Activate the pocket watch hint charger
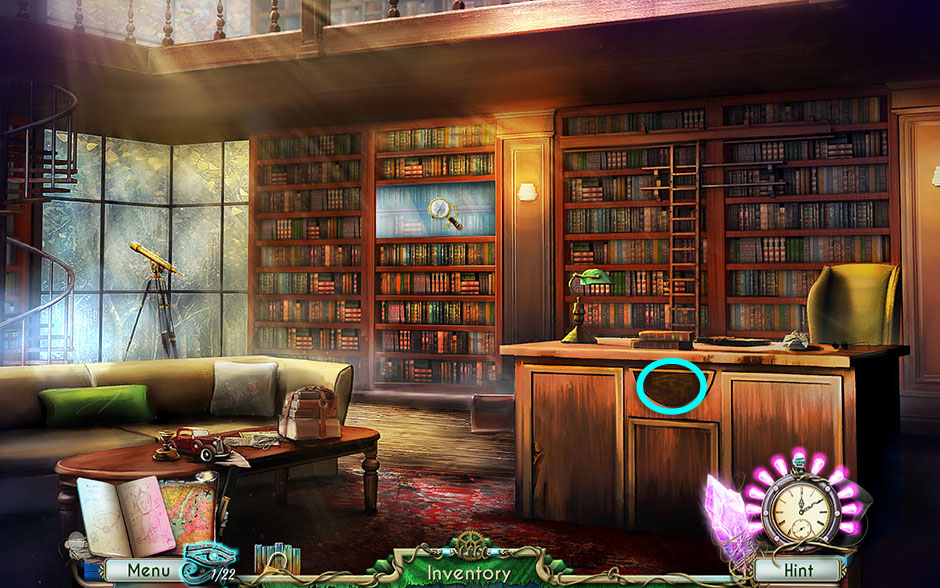This screenshot has height=588, width=940. (798, 506)
